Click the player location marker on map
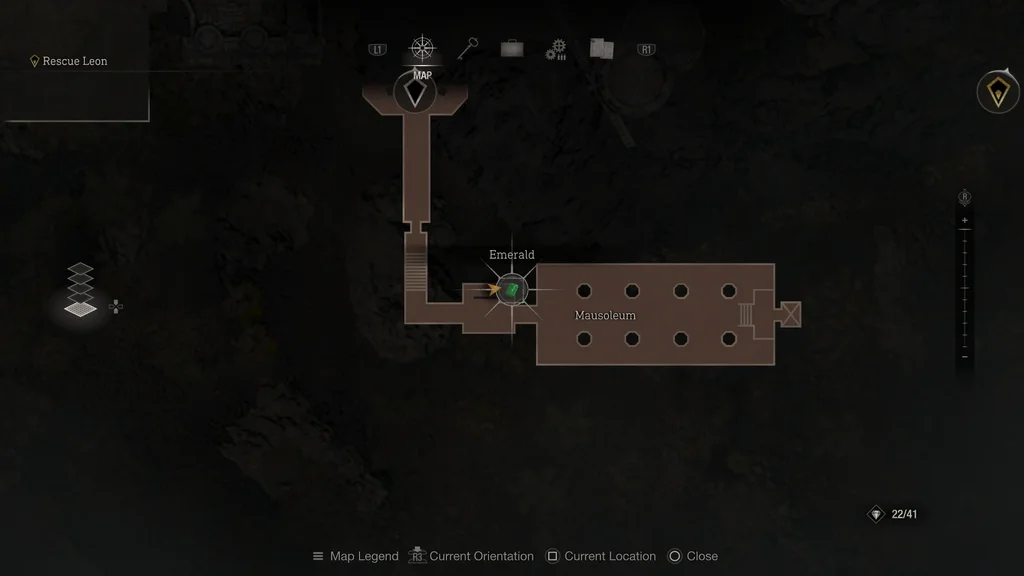The height and width of the screenshot is (576, 1024). (415, 94)
